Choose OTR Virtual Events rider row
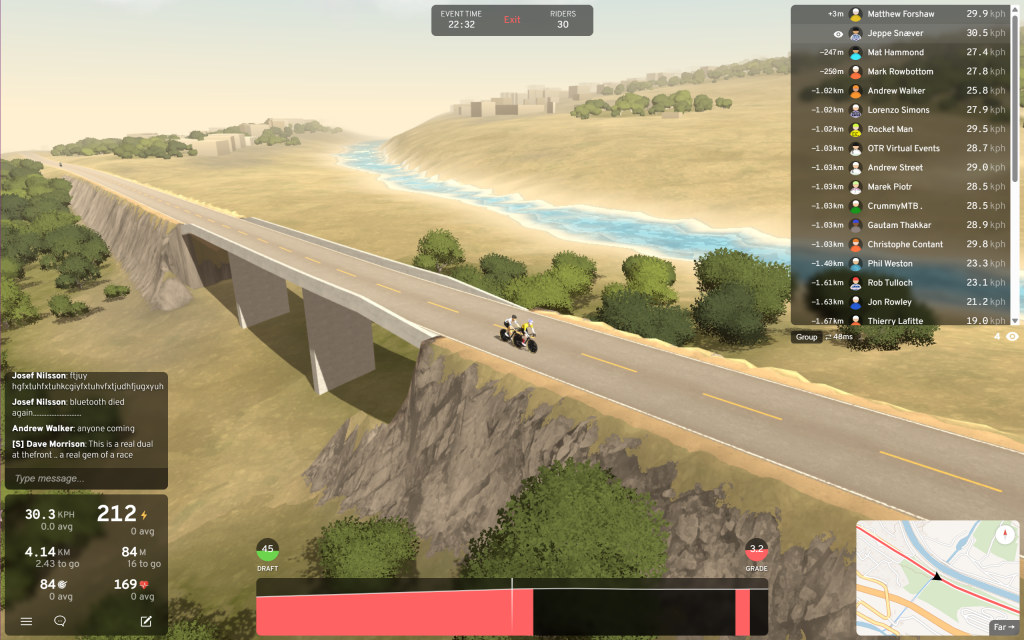The width and height of the screenshot is (1024, 640). point(907,148)
